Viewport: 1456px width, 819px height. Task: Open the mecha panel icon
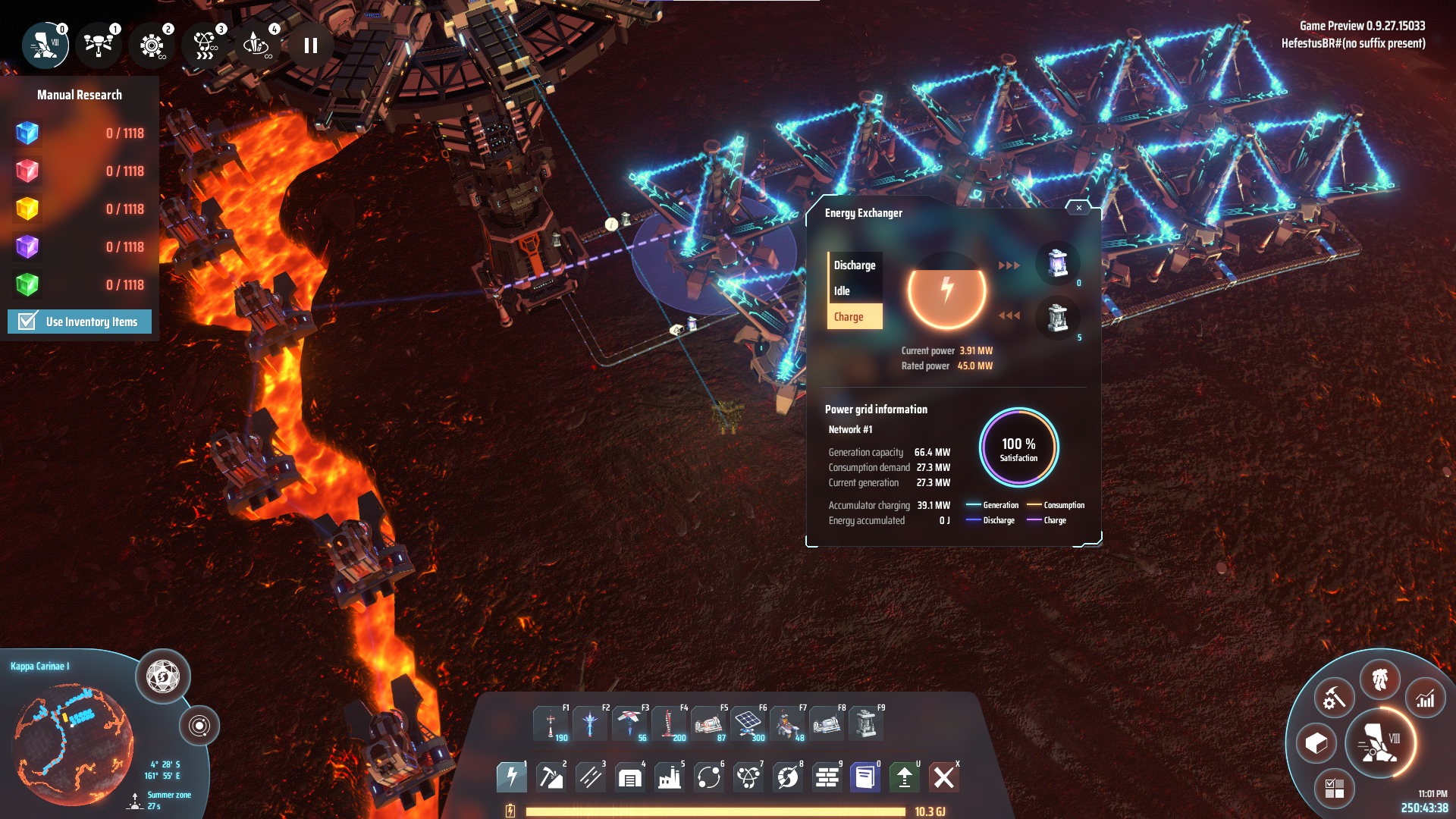tap(1379, 679)
